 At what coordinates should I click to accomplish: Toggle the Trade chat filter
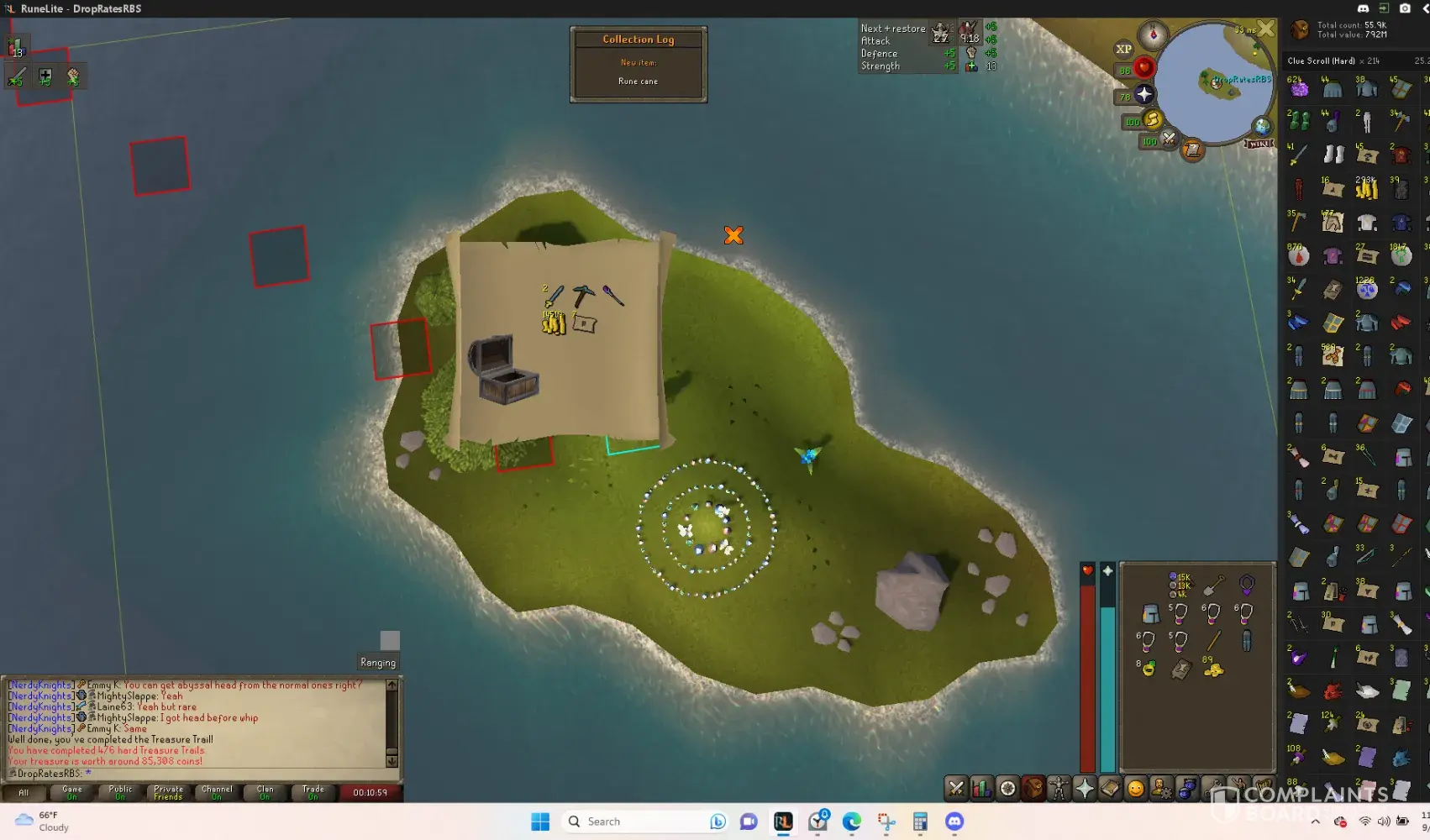pos(313,792)
